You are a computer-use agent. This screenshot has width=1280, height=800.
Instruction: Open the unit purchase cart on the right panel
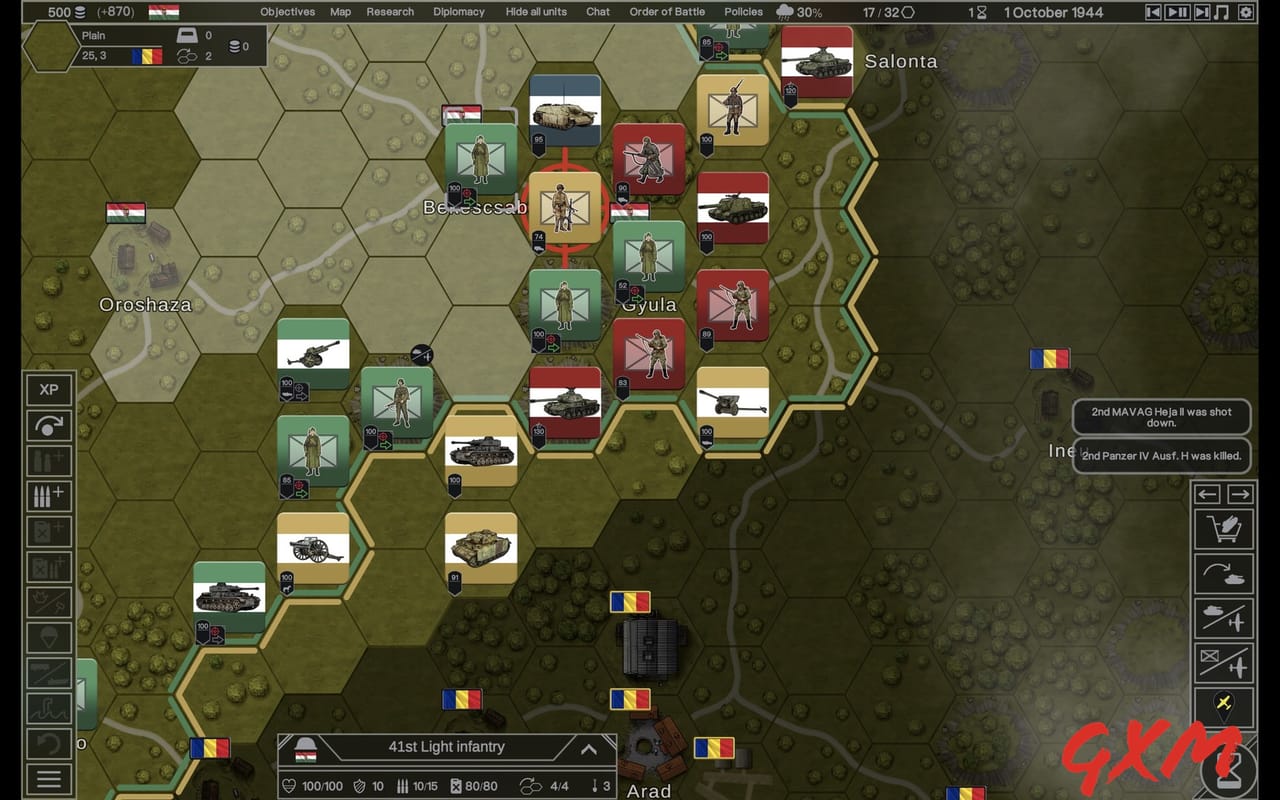click(1224, 528)
